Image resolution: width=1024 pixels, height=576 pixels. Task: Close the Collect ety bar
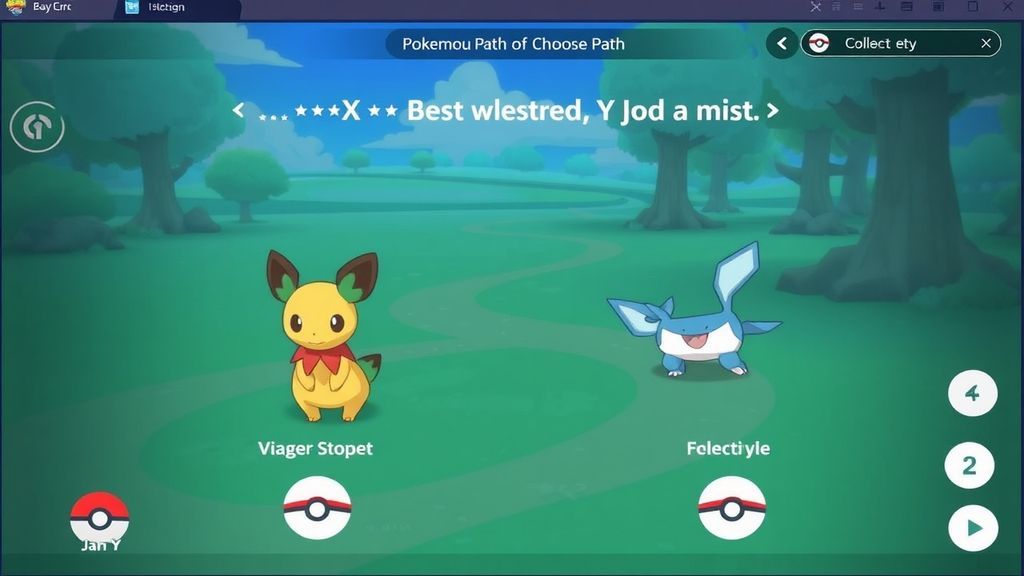(986, 43)
